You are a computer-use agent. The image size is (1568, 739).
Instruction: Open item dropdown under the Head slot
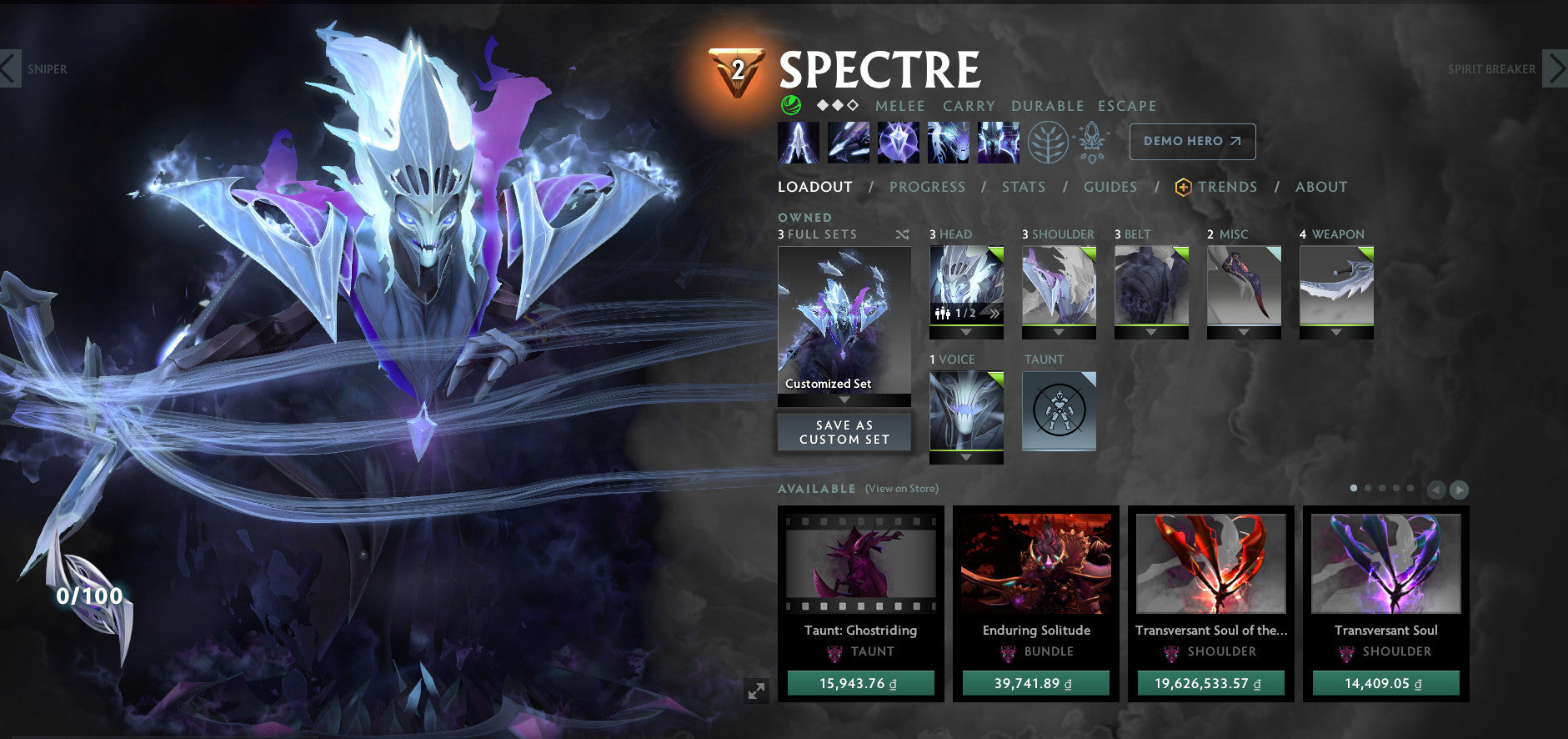[966, 333]
